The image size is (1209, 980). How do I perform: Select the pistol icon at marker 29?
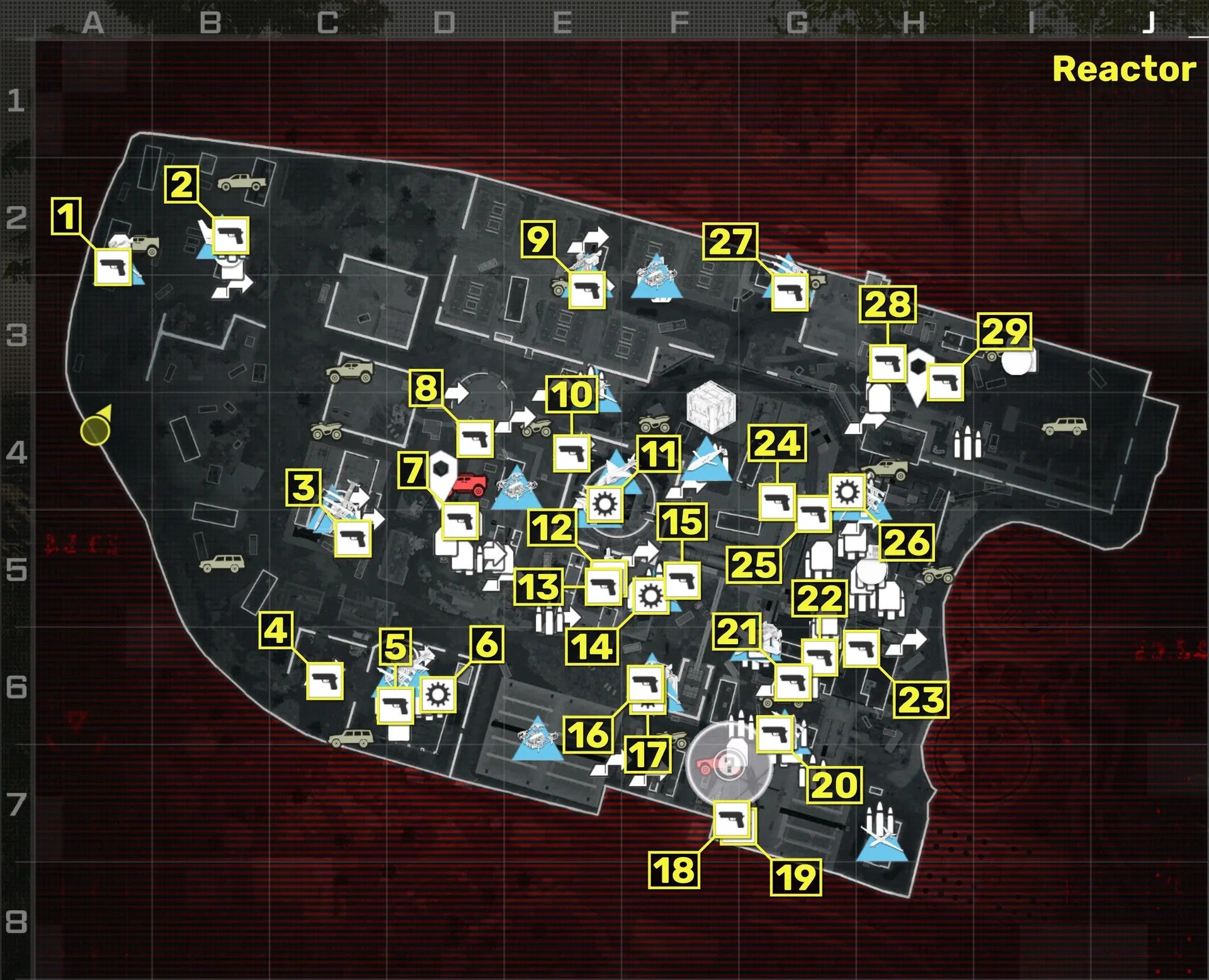(x=946, y=382)
